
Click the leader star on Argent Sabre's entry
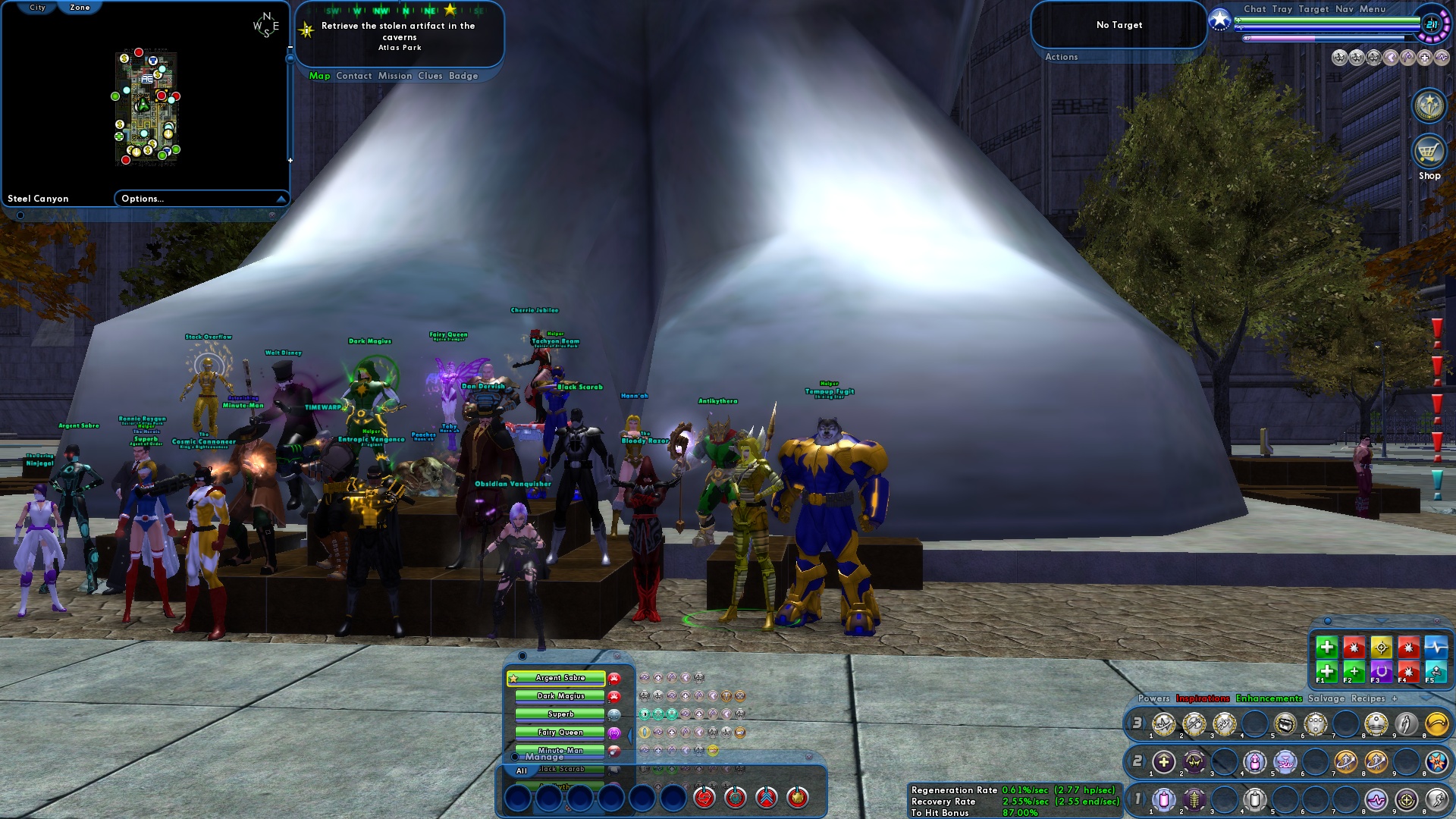tap(513, 678)
